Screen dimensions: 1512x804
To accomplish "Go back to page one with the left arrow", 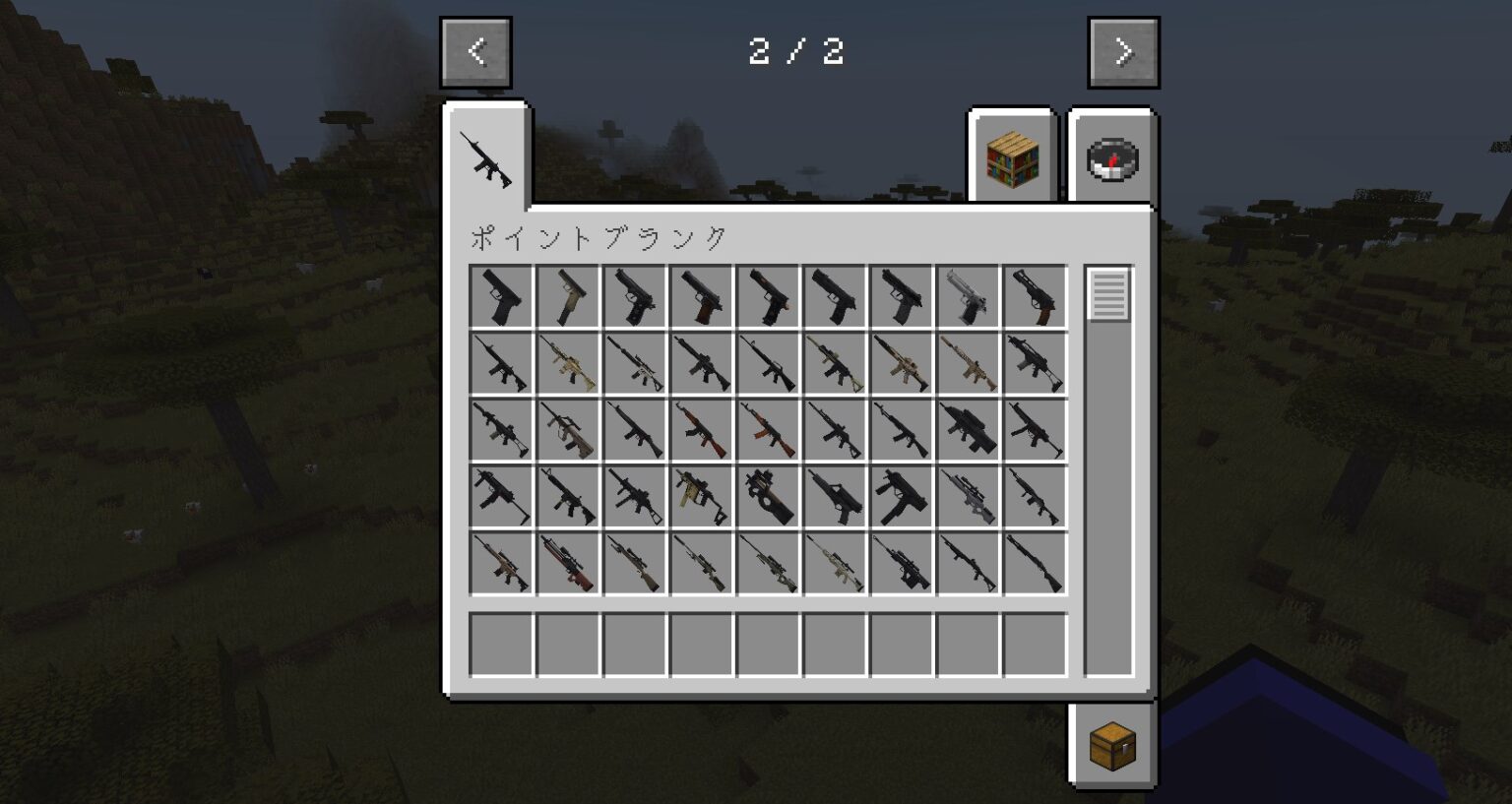I will (x=475, y=51).
